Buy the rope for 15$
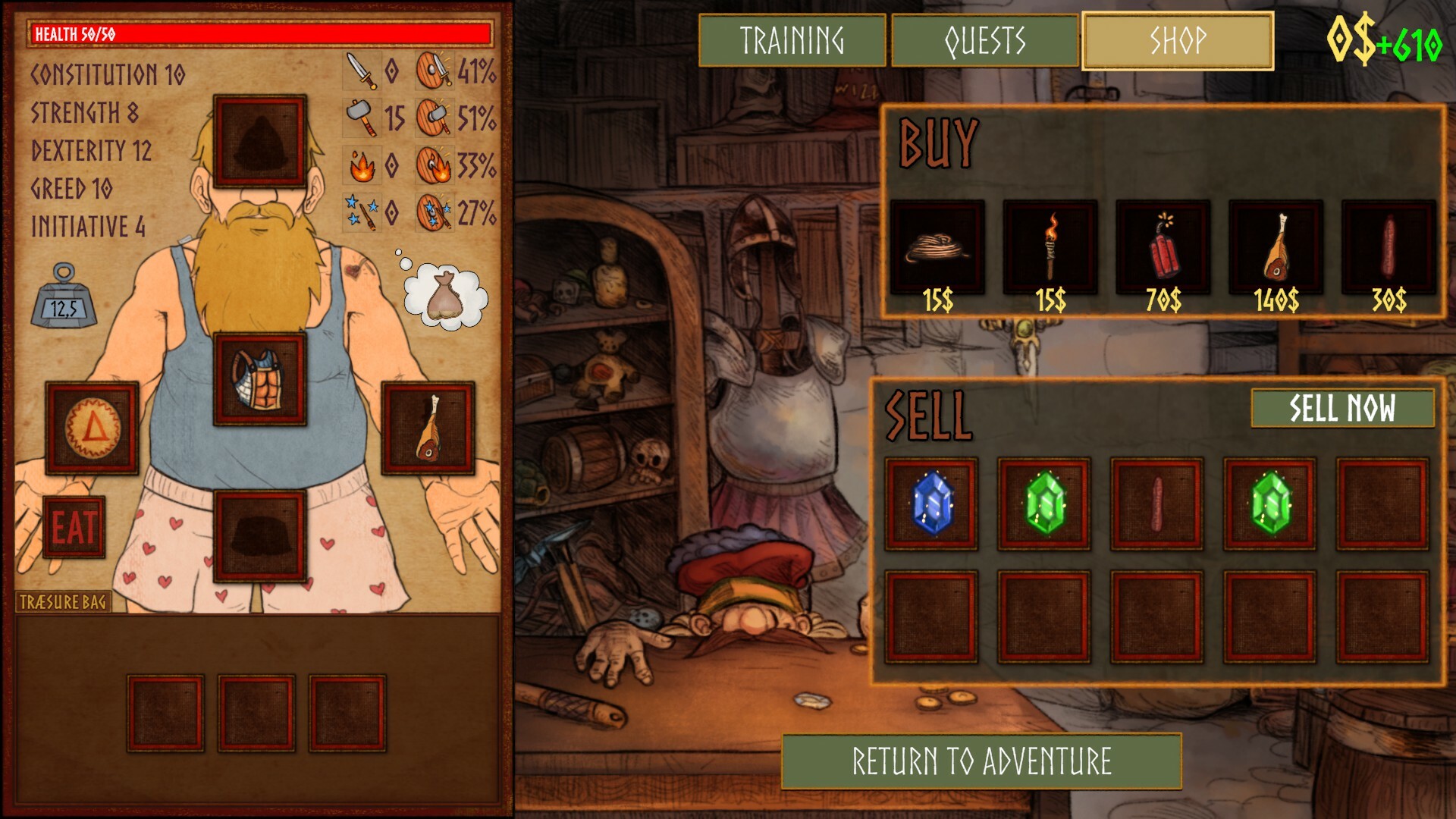This screenshot has width=1456, height=819. pyautogui.click(x=937, y=246)
